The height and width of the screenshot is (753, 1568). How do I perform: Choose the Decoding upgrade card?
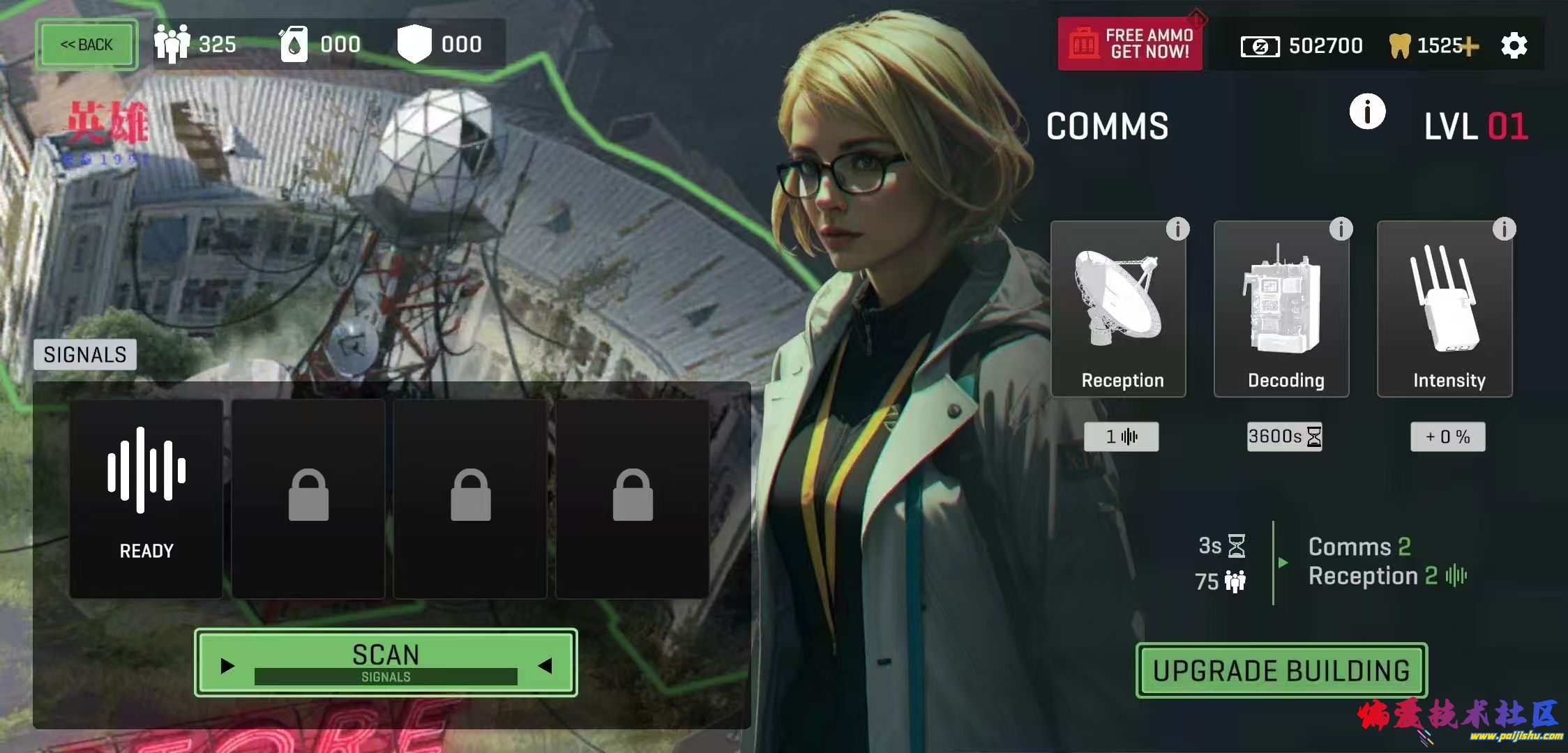pyautogui.click(x=1281, y=310)
